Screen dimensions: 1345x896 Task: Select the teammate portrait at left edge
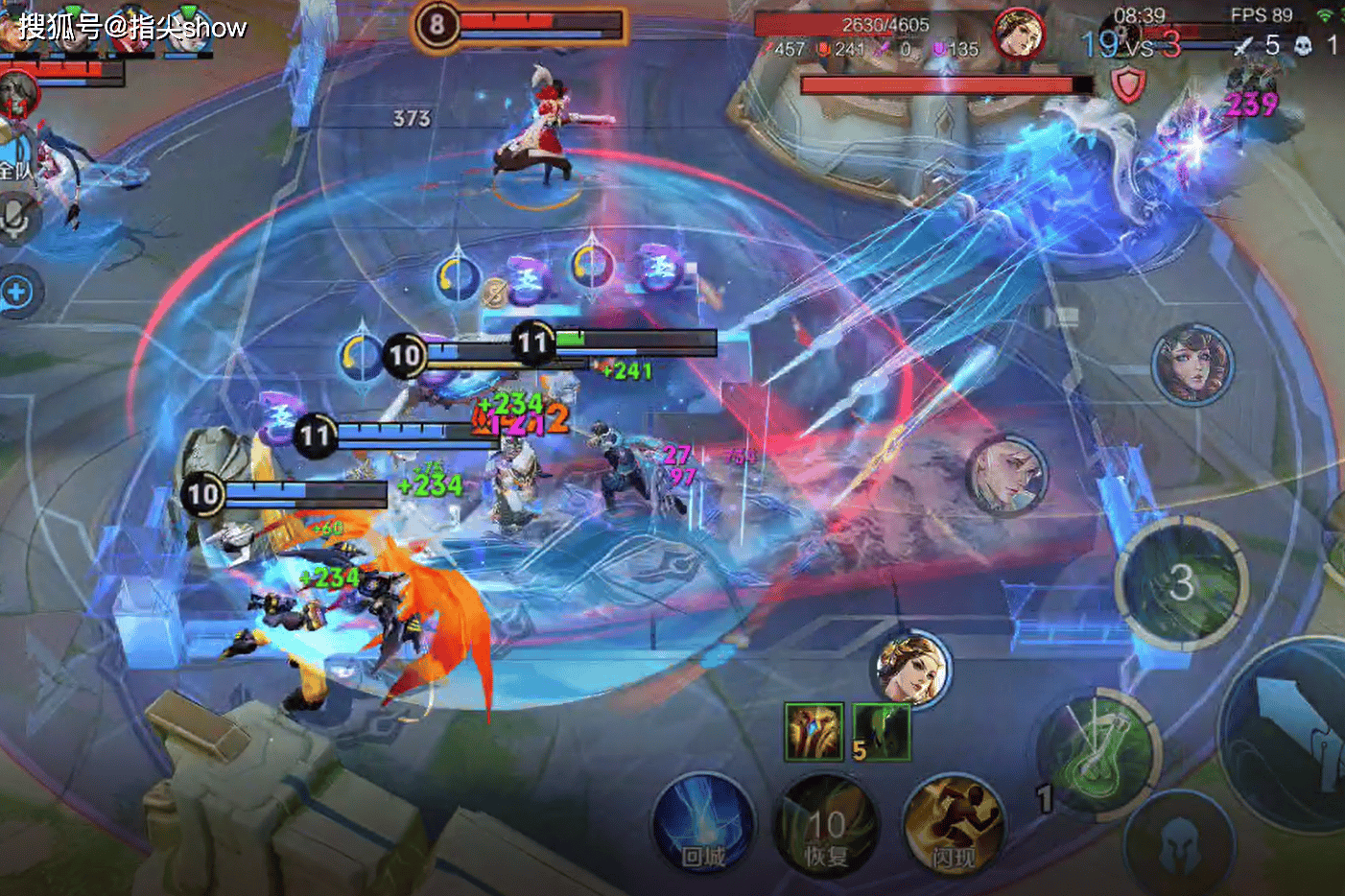(17, 96)
